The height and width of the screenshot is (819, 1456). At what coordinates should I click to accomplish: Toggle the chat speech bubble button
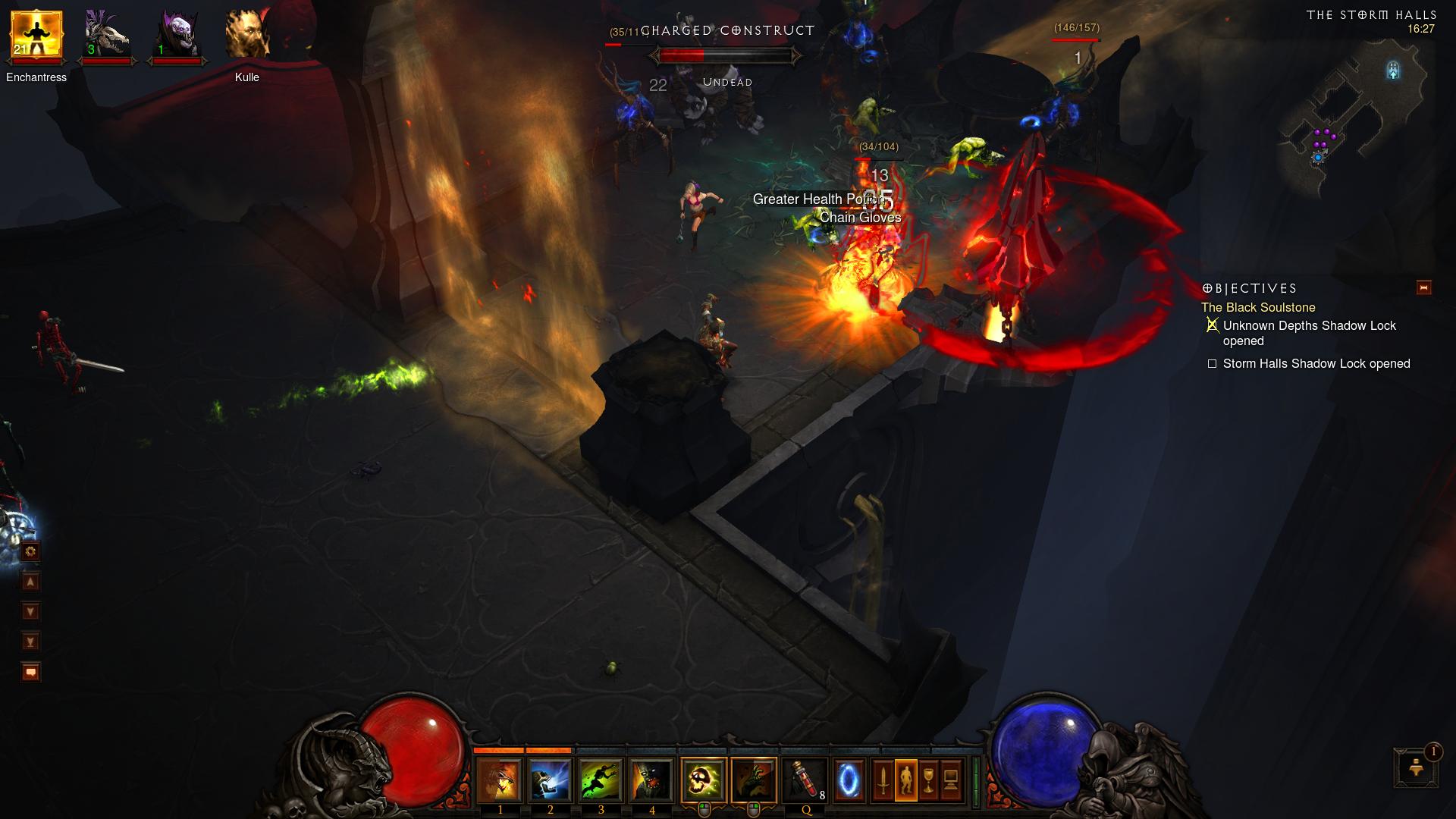(30, 672)
